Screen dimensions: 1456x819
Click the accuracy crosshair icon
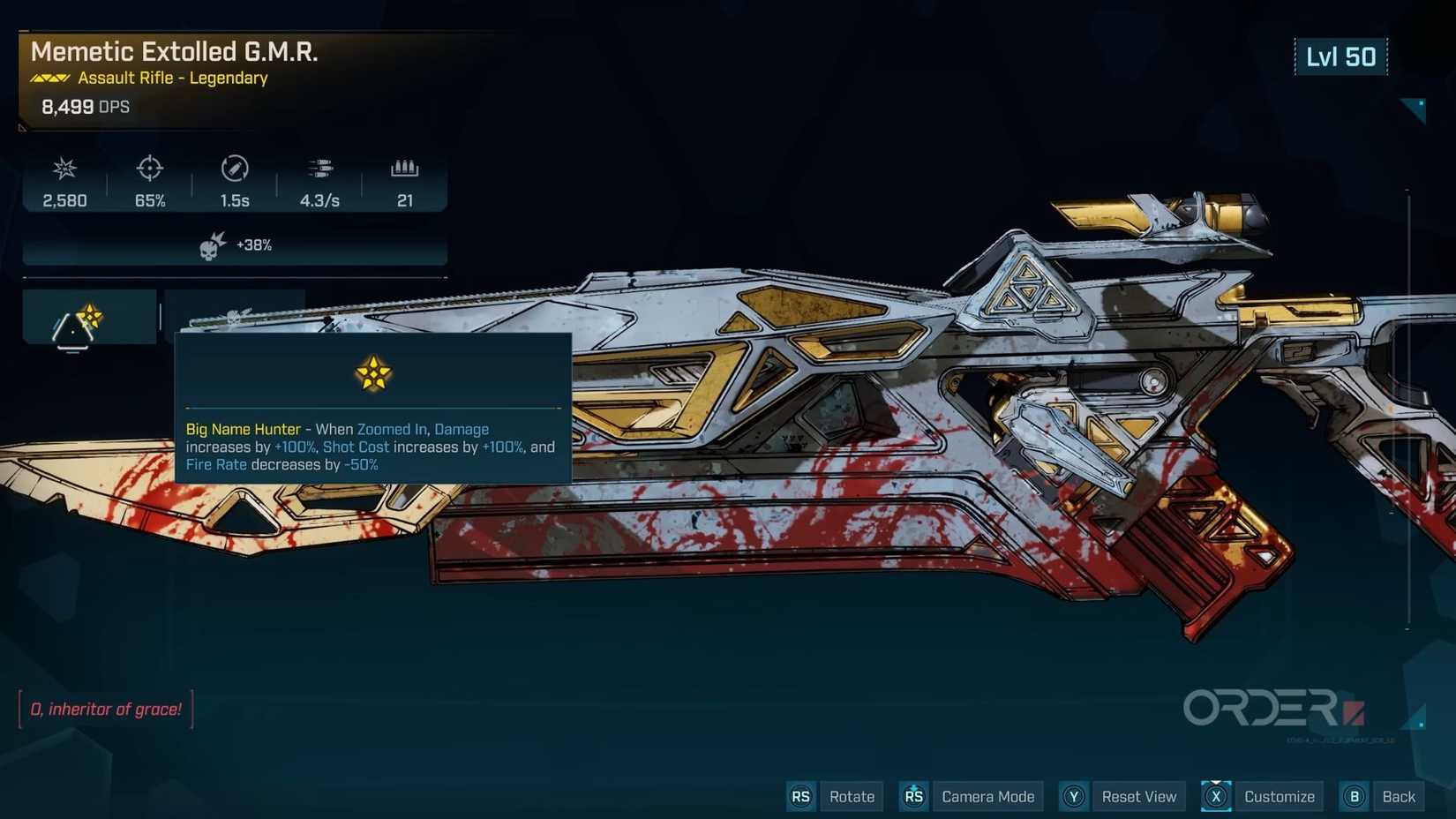click(x=148, y=169)
